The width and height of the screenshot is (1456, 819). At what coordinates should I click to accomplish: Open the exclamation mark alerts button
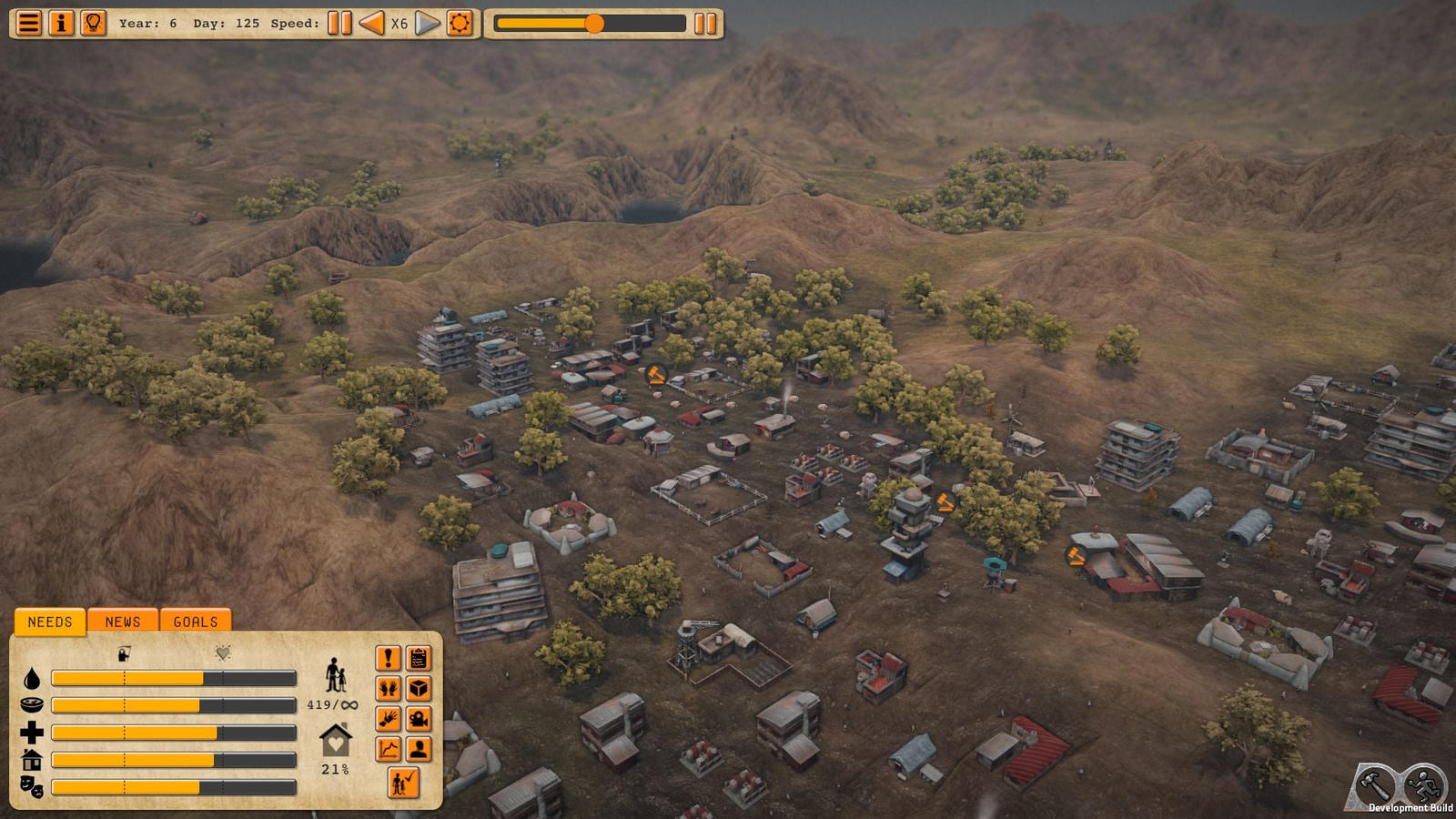tap(389, 658)
